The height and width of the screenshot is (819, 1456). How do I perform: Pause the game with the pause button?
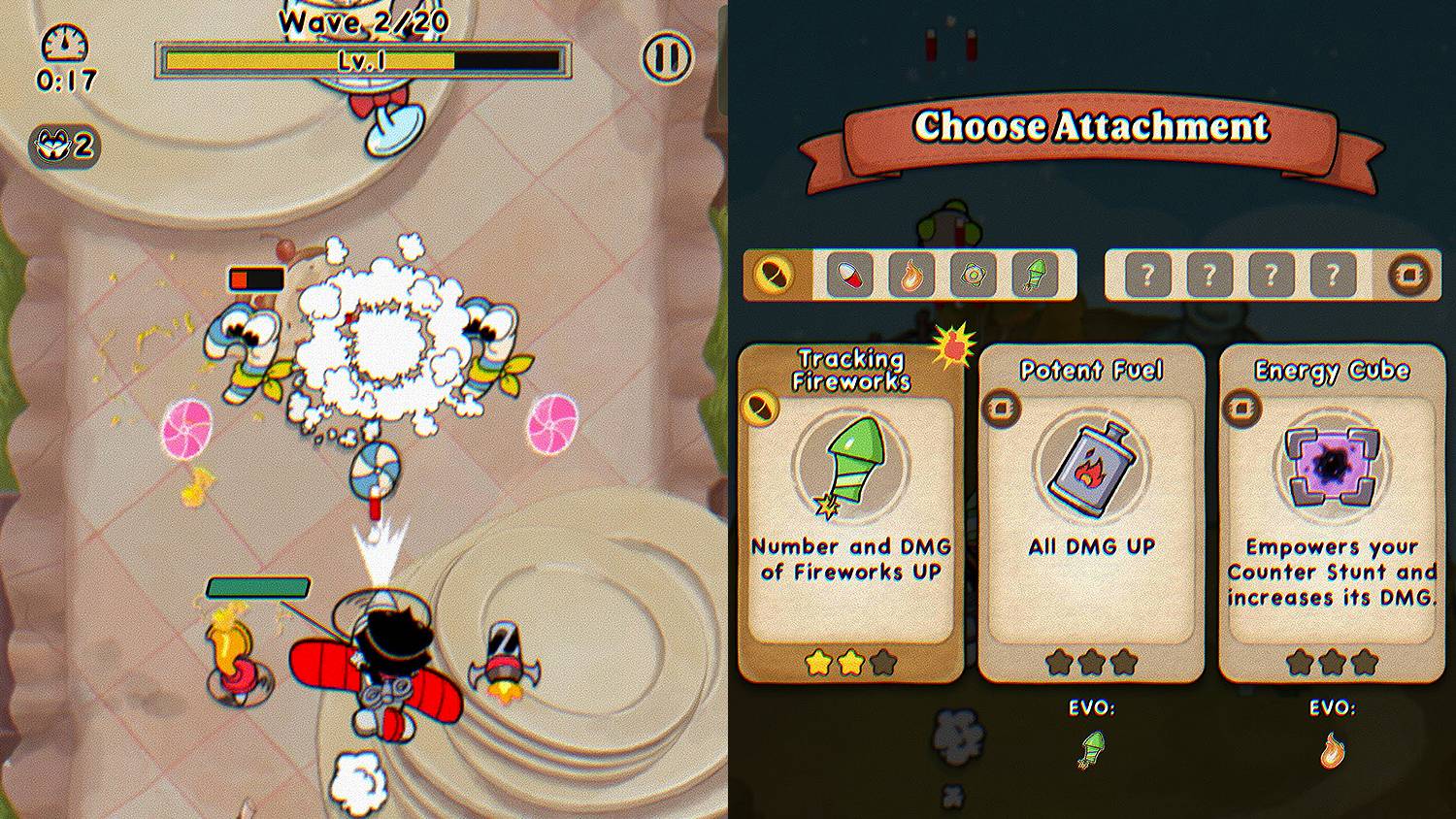tap(667, 57)
